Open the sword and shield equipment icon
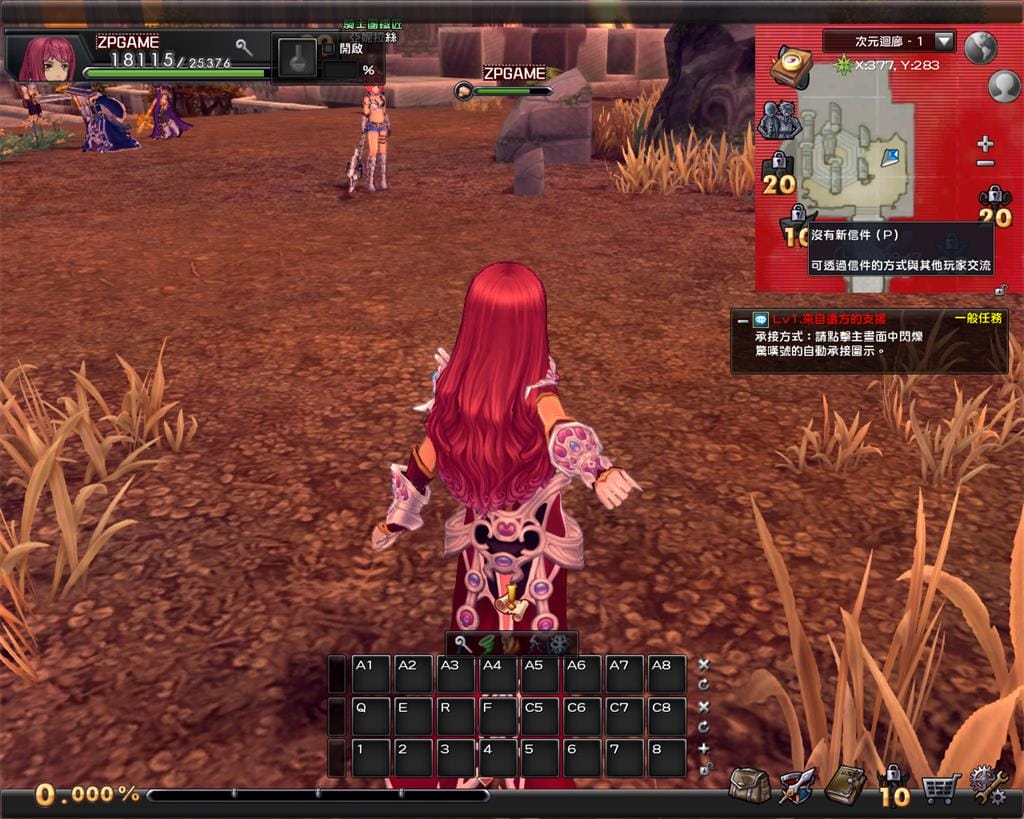 [797, 786]
